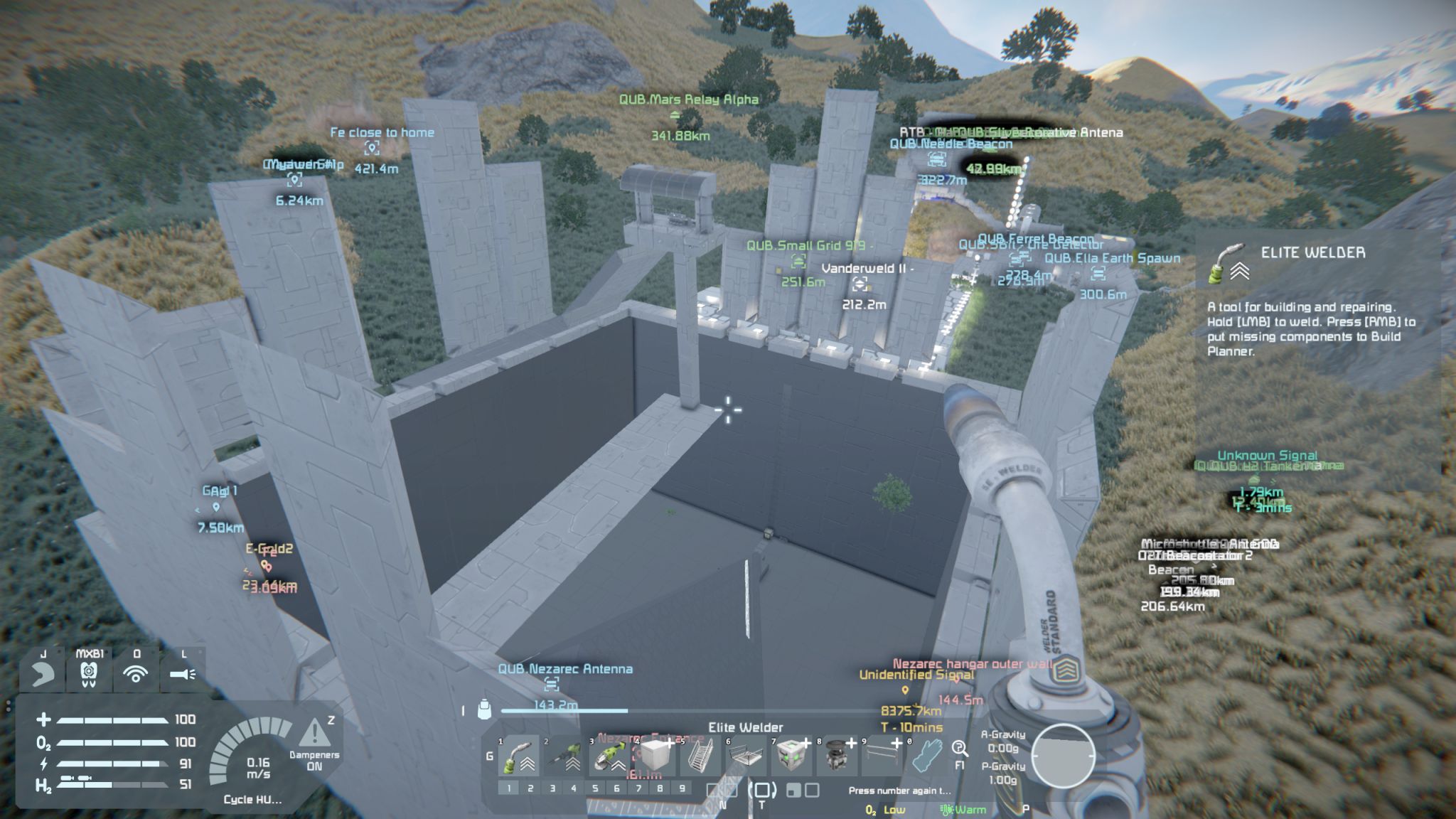Toggle the broadcasting signal icon
The width and height of the screenshot is (1456, 819).
point(136,673)
